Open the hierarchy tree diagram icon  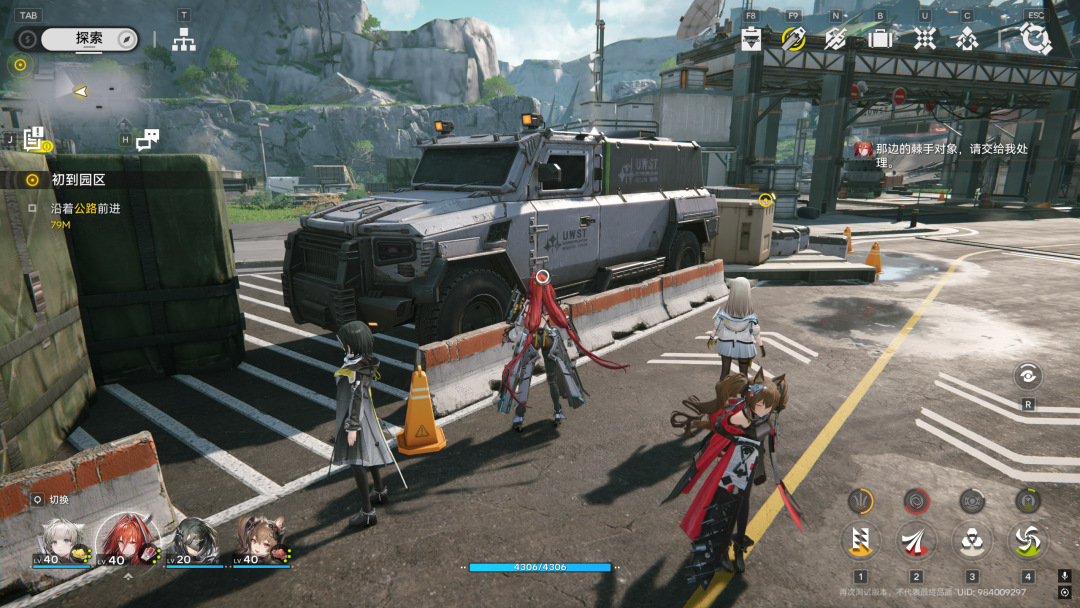(x=184, y=40)
